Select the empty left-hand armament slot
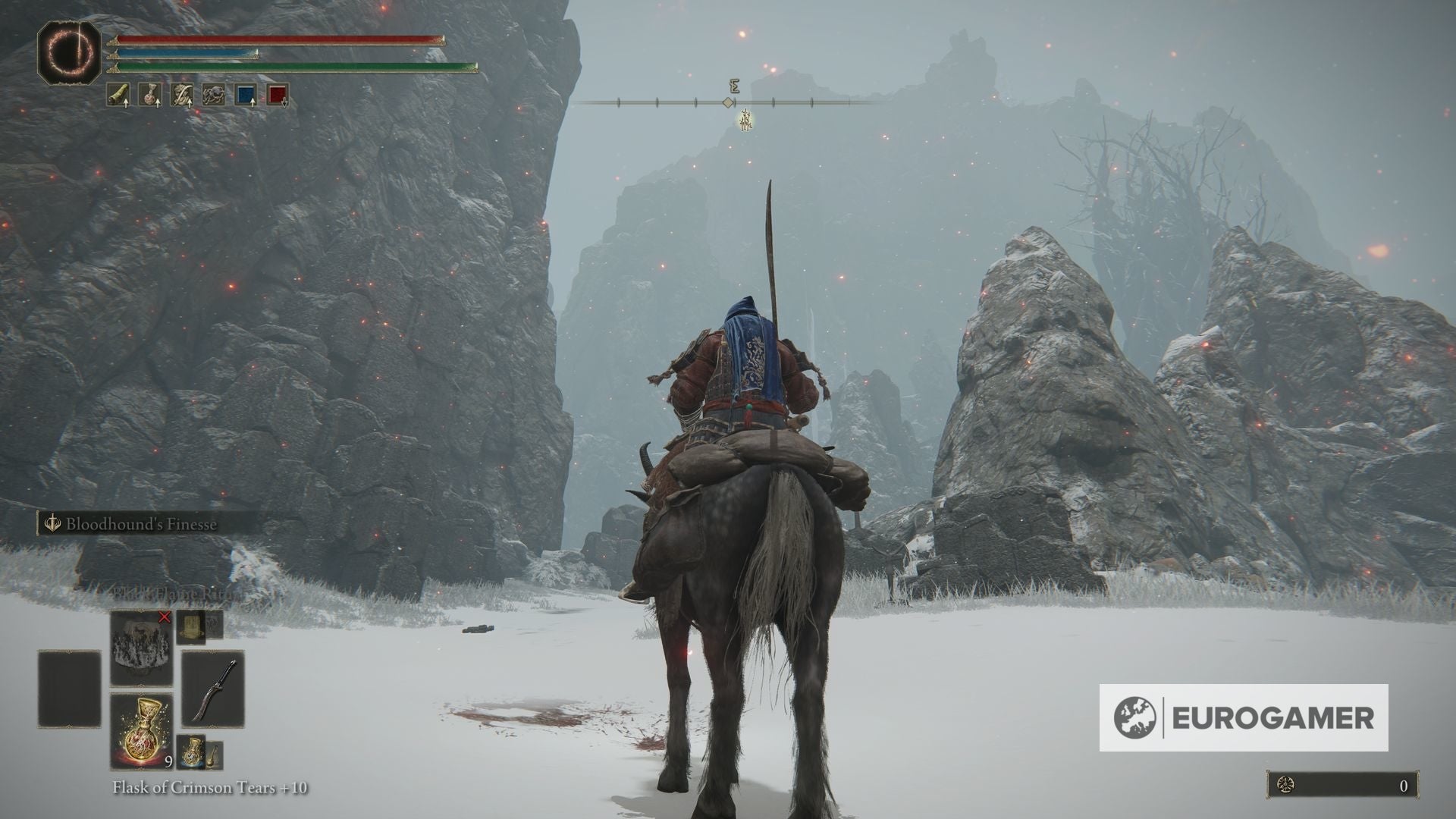 click(x=70, y=689)
